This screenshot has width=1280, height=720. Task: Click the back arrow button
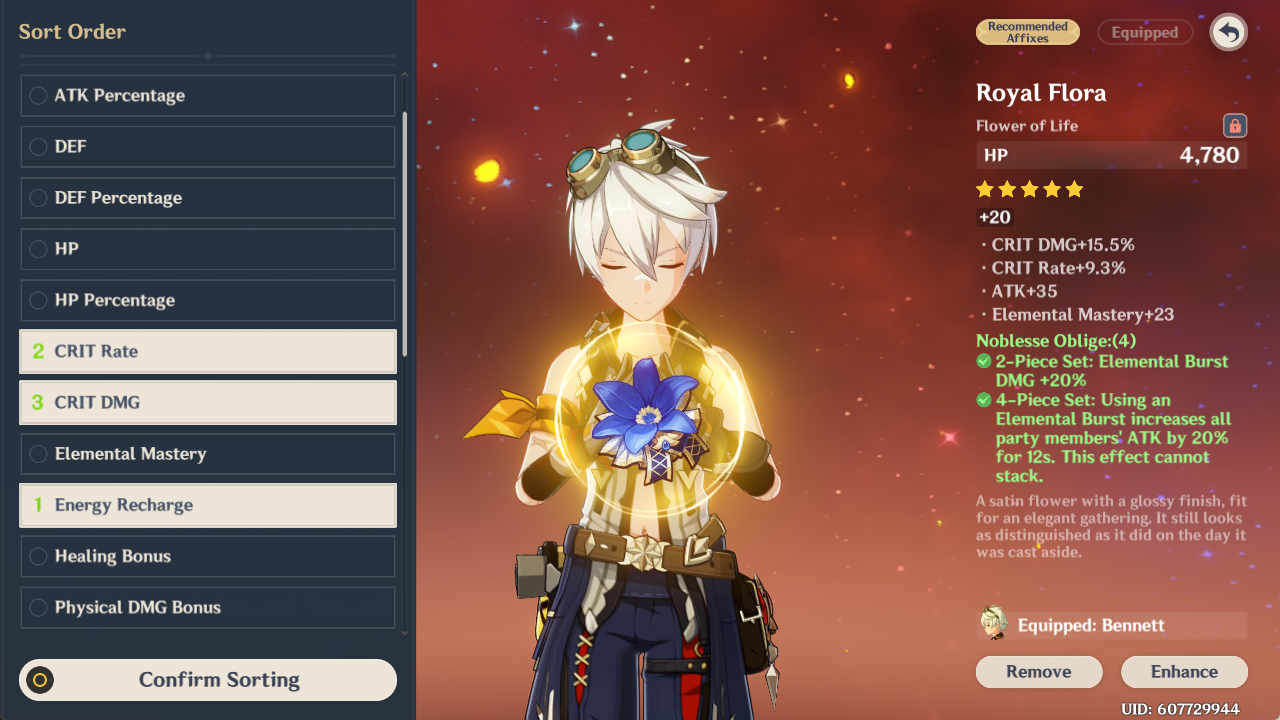point(1228,32)
